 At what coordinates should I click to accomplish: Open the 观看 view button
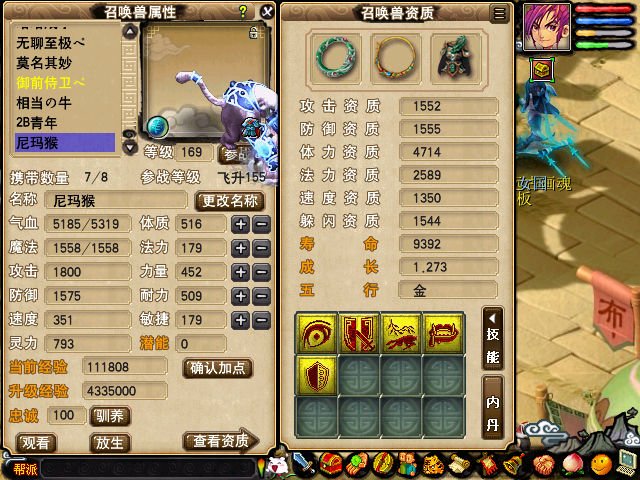point(37,442)
